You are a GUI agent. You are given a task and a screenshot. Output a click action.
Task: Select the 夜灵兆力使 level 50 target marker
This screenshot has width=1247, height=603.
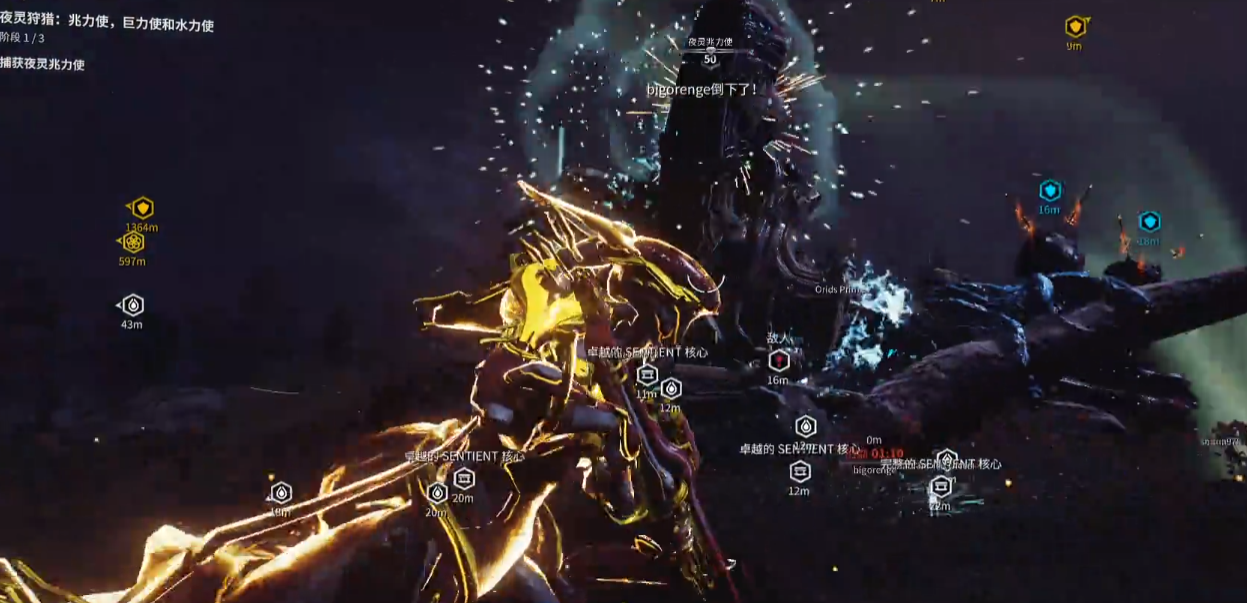pyautogui.click(x=710, y=50)
